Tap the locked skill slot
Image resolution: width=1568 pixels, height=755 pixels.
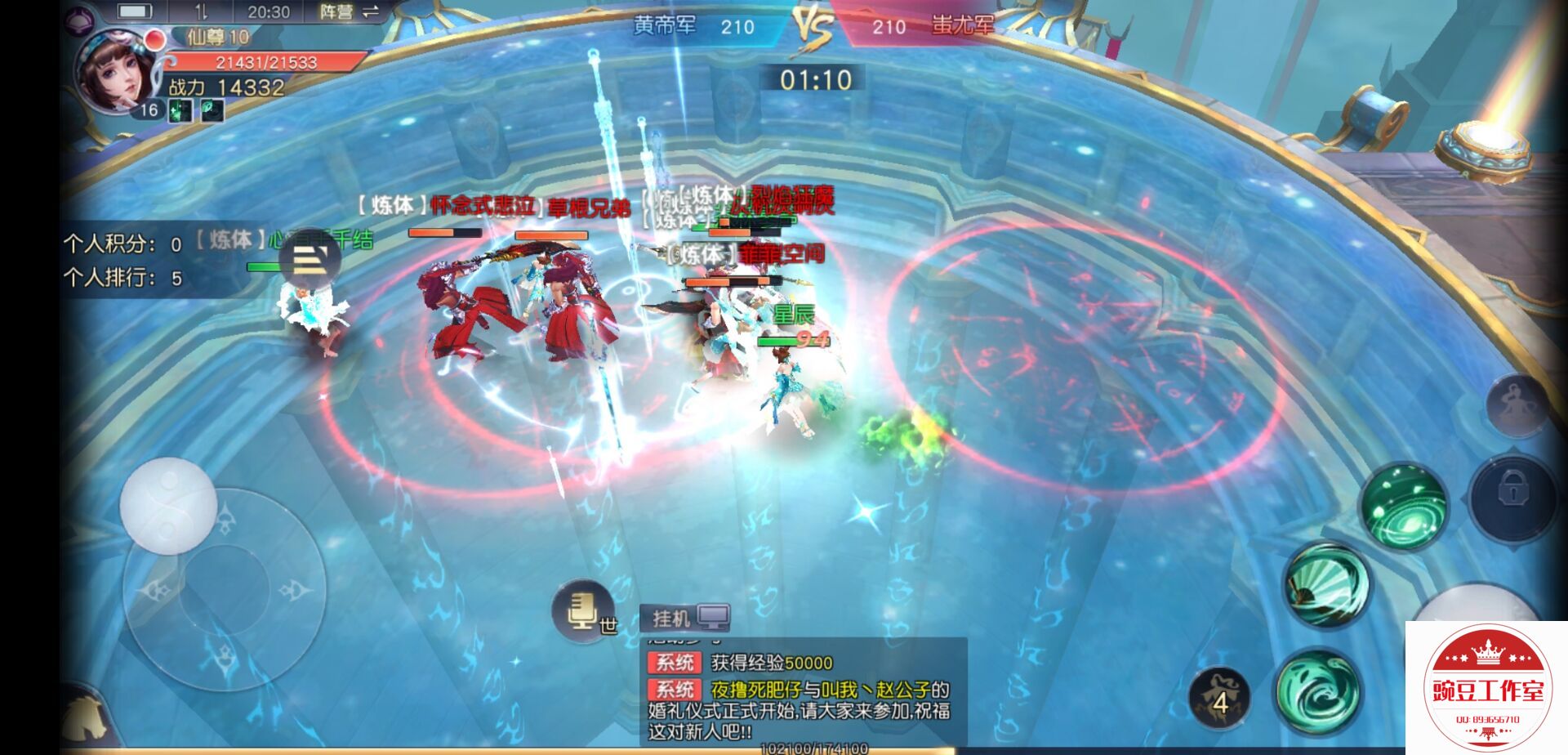(x=1512, y=494)
